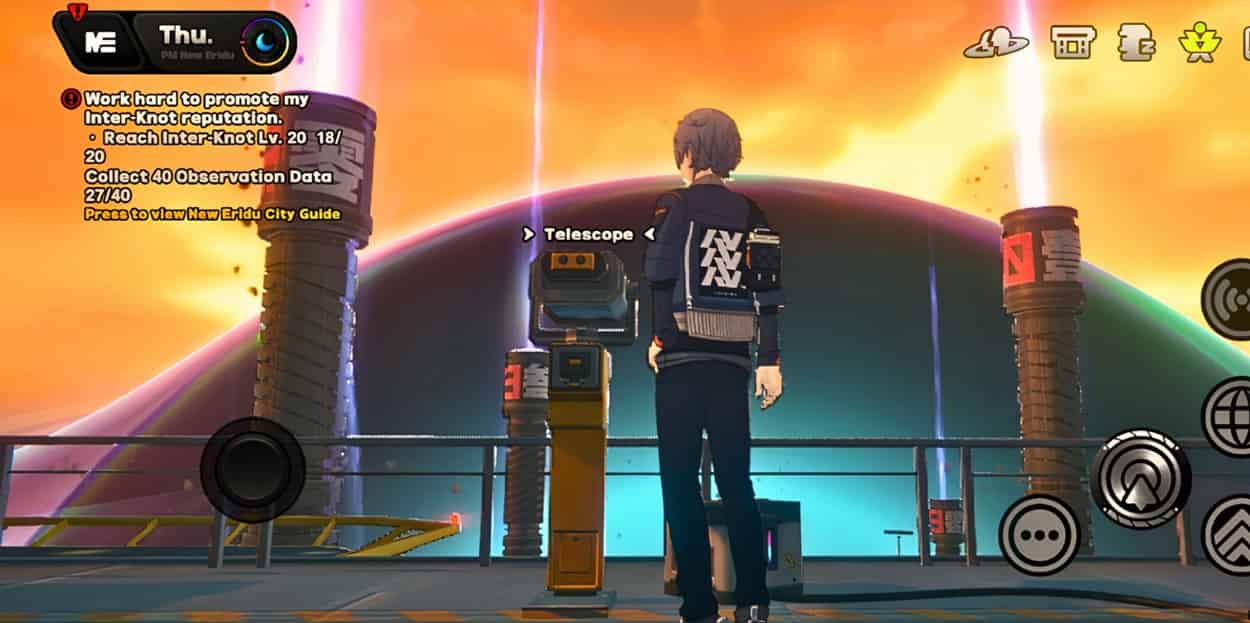Image resolution: width=1250 pixels, height=623 pixels.
Task: Open the main menu from the top-left logo button
Action: click(96, 42)
